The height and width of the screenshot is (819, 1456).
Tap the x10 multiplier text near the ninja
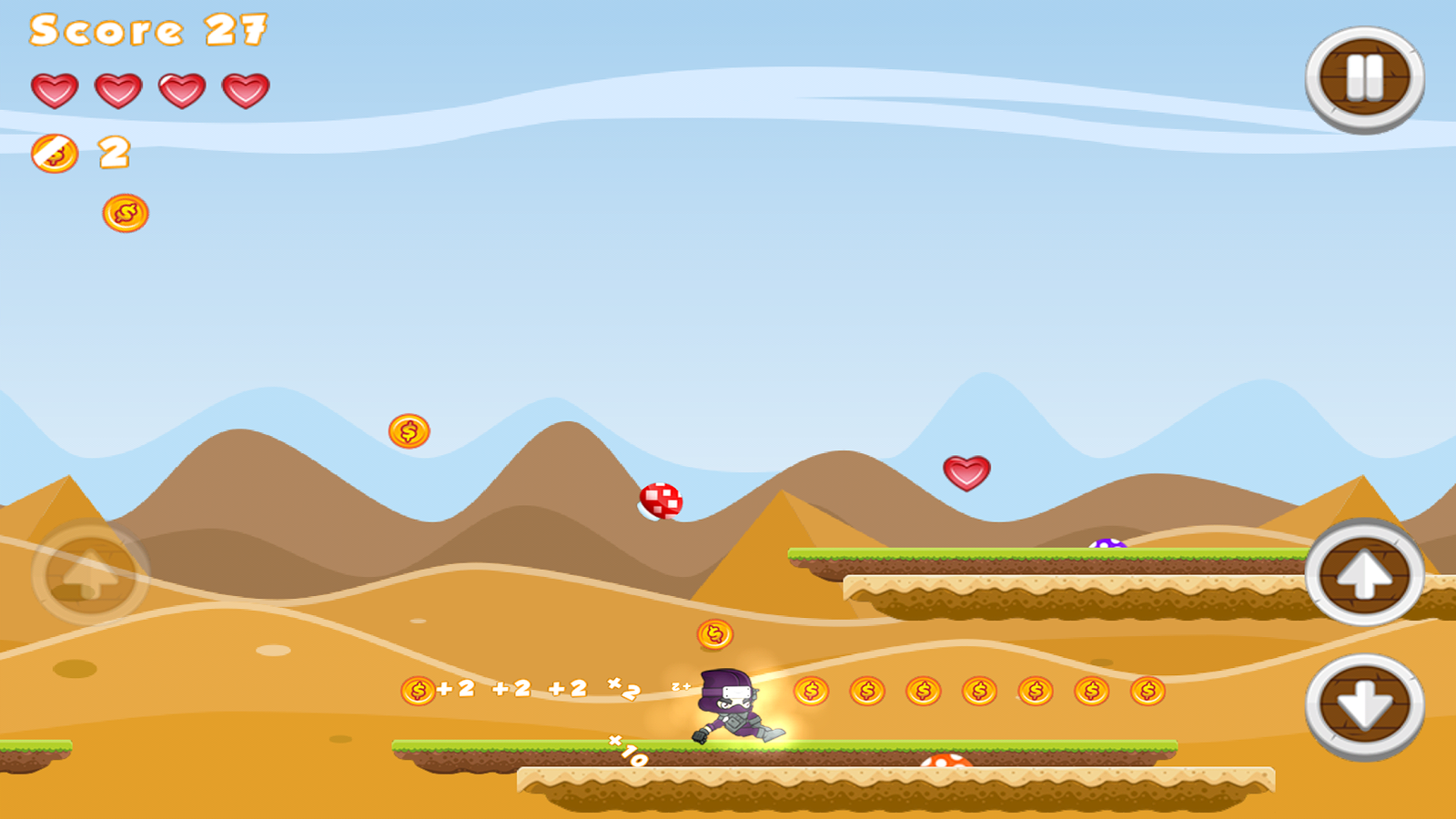[x=626, y=751]
